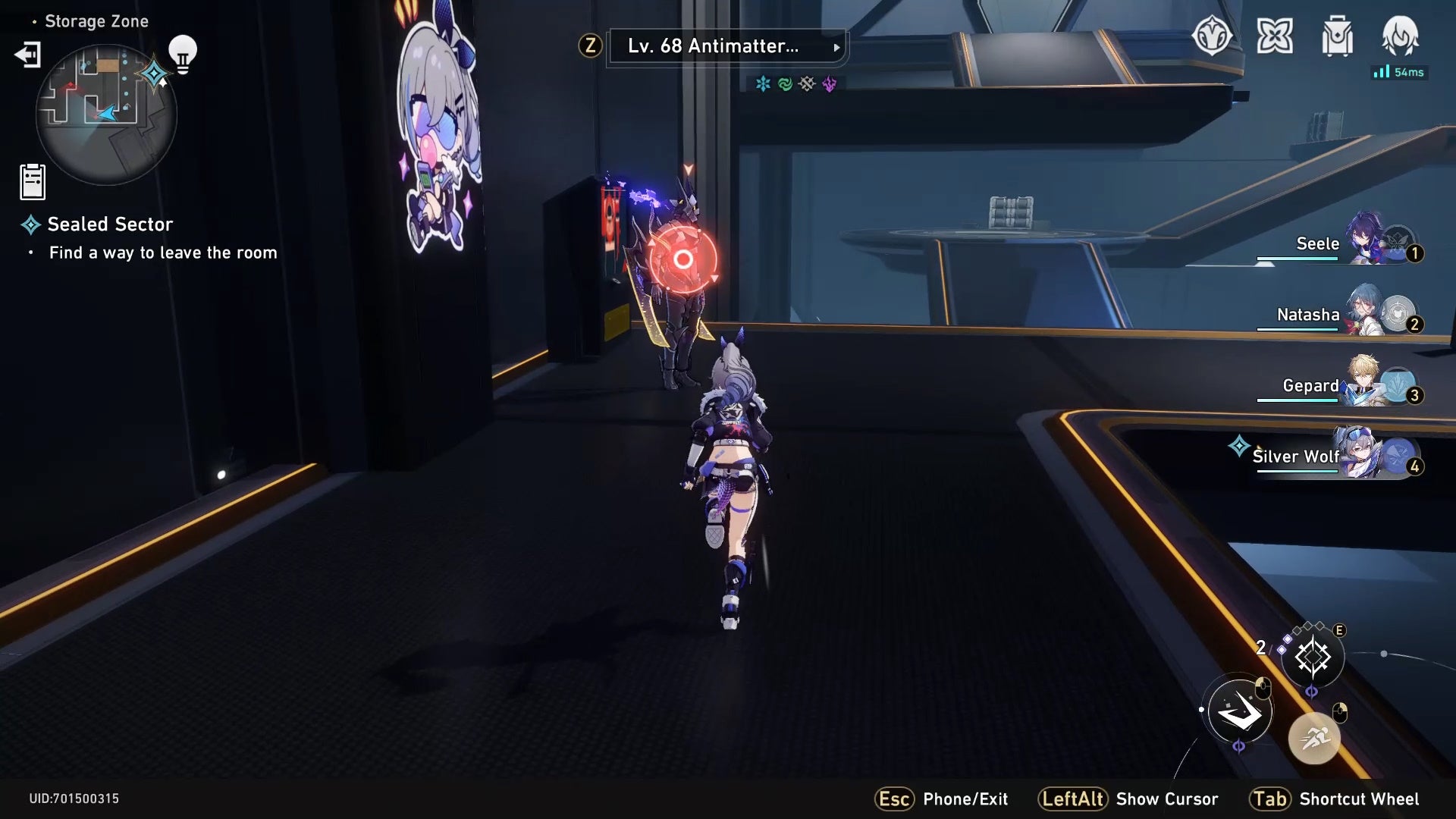Expand the Lv. 68 Antimatter enemy details arrow

pos(836,47)
